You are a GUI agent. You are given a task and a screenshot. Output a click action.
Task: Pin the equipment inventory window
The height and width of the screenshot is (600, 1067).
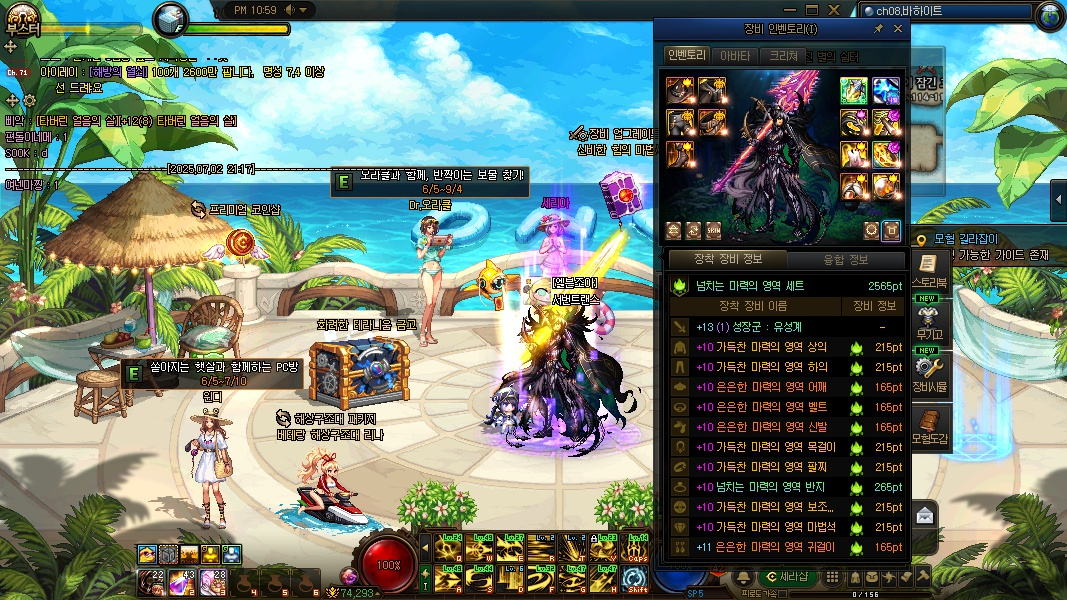coord(878,29)
